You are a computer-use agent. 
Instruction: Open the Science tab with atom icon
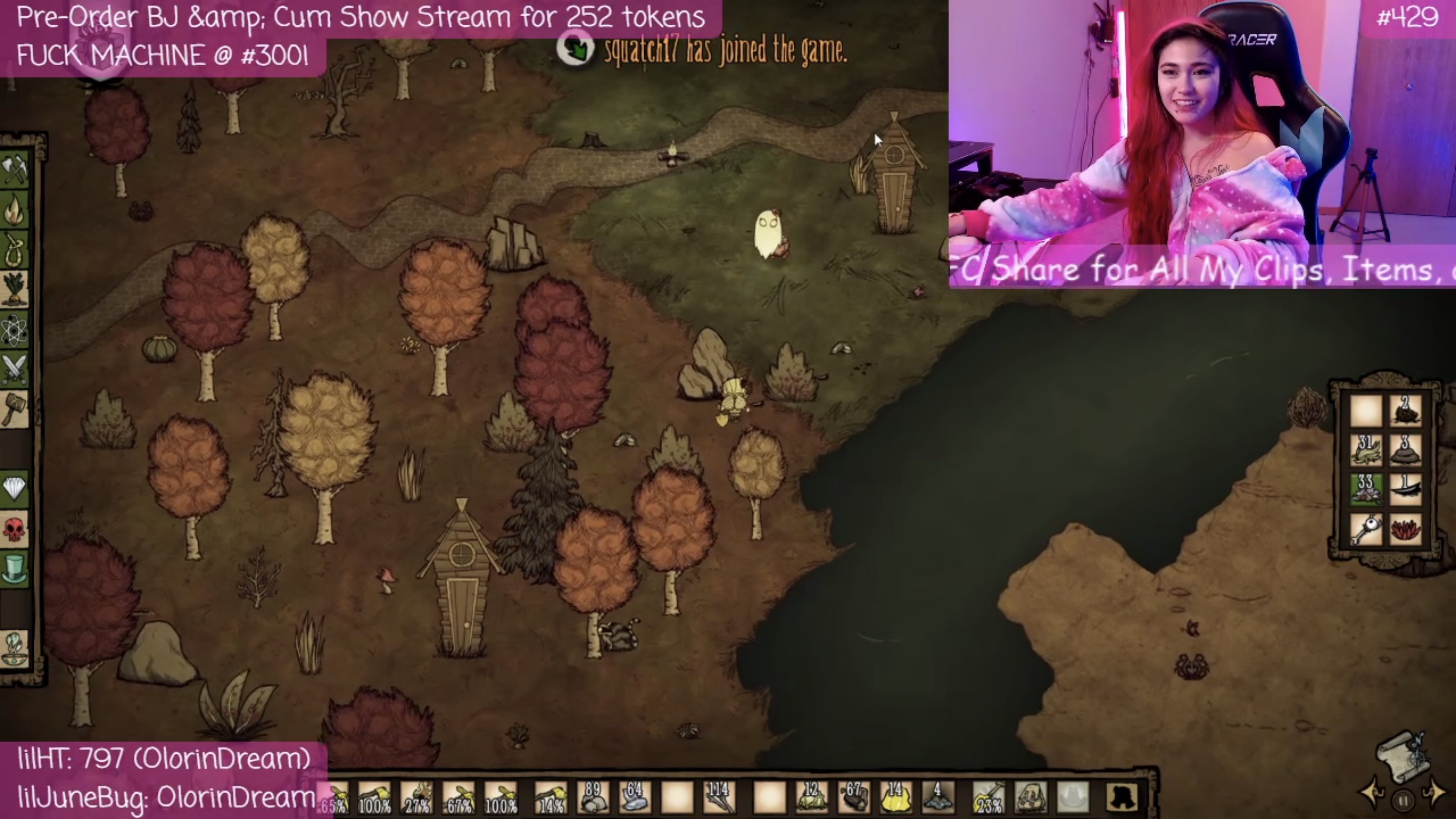15,330
